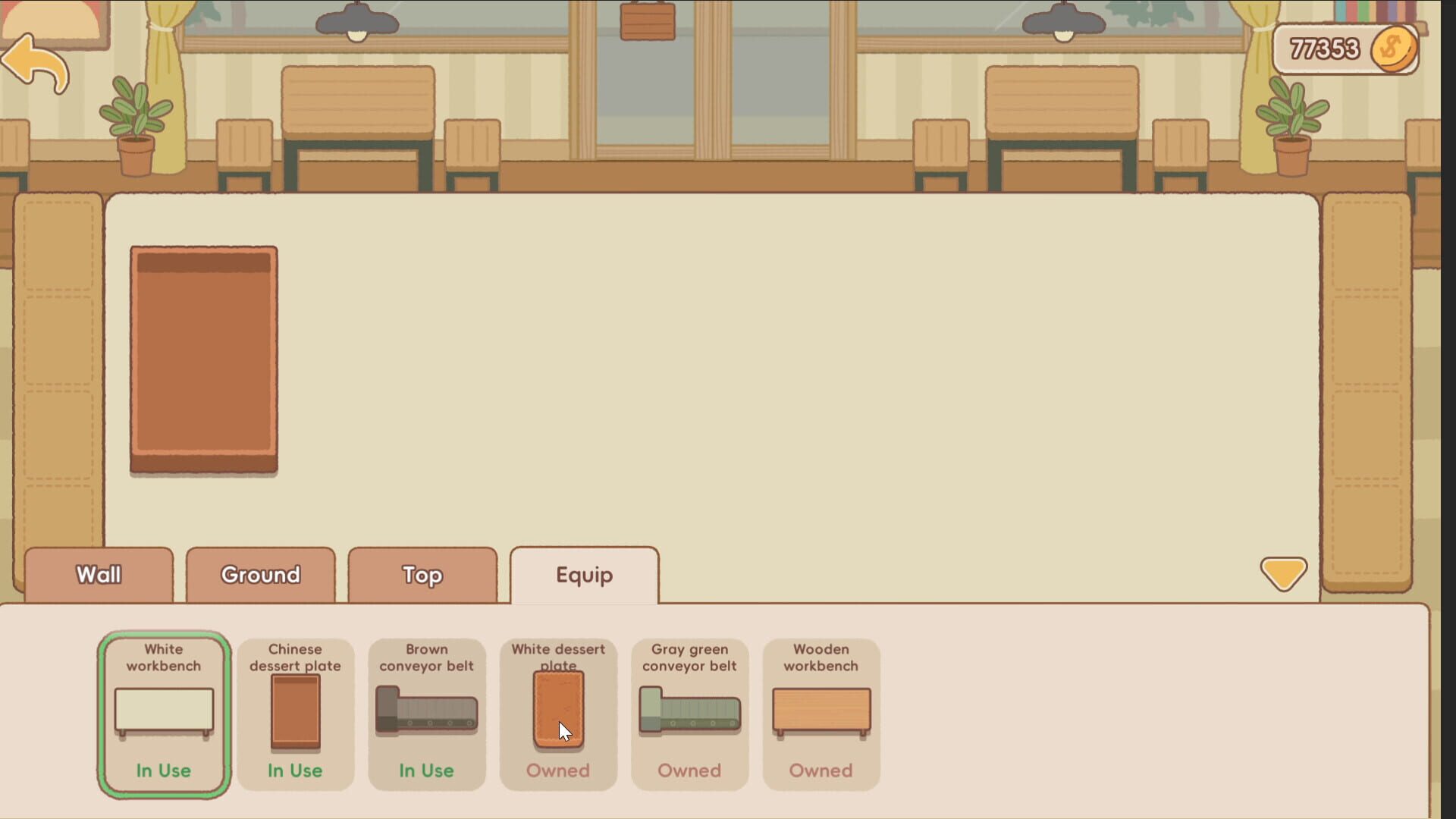The height and width of the screenshot is (819, 1456).
Task: Toggle the Gray green conveyor belt to In Use
Action: tap(689, 770)
